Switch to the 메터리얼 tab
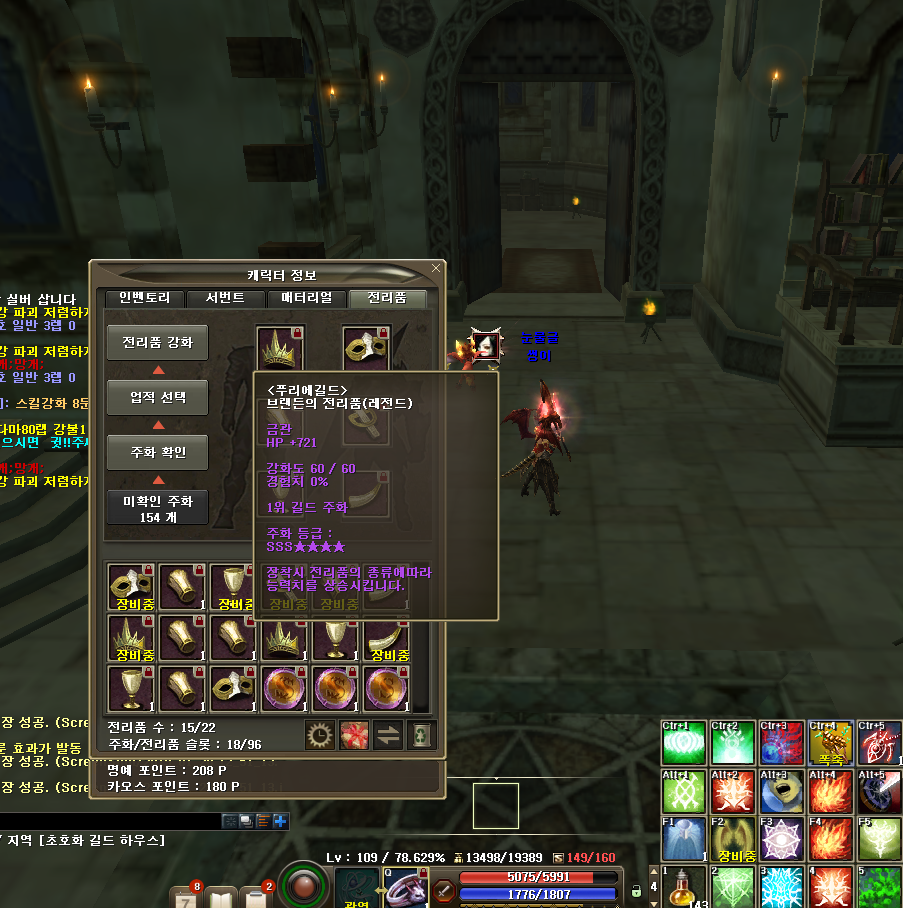The height and width of the screenshot is (908, 903). pyautogui.click(x=307, y=298)
